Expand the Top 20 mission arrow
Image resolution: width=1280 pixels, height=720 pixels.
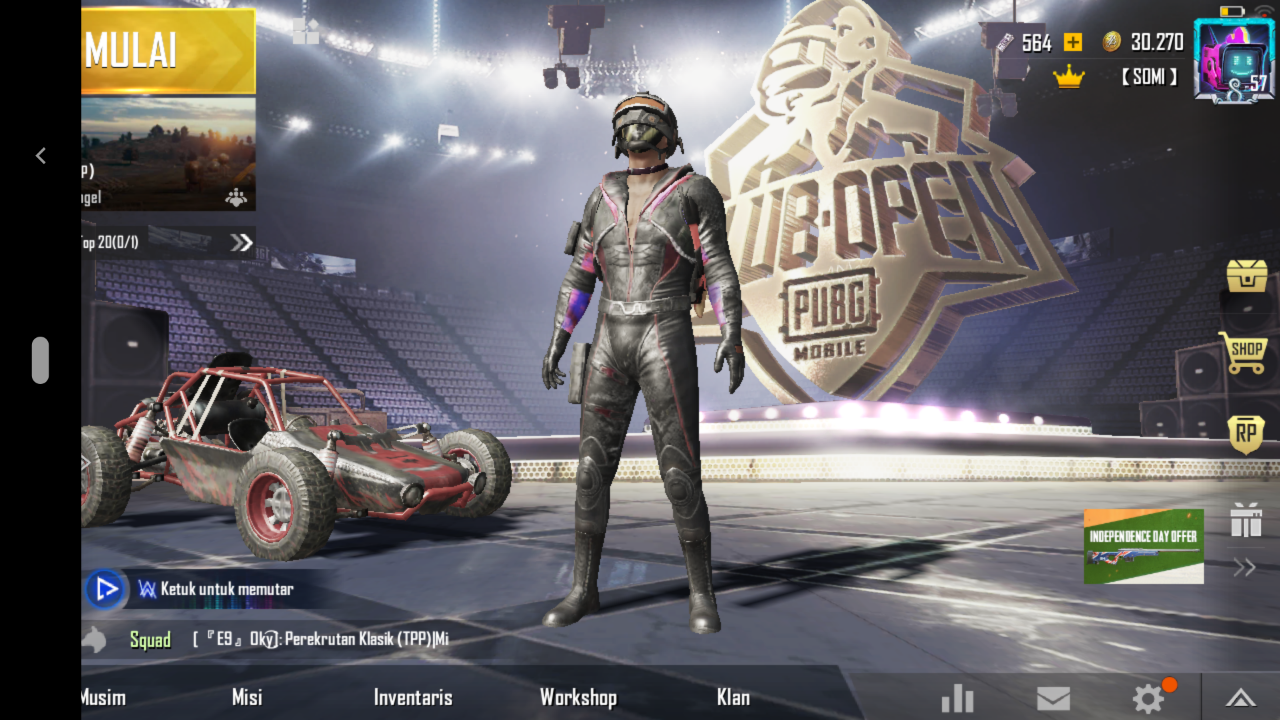(x=241, y=242)
